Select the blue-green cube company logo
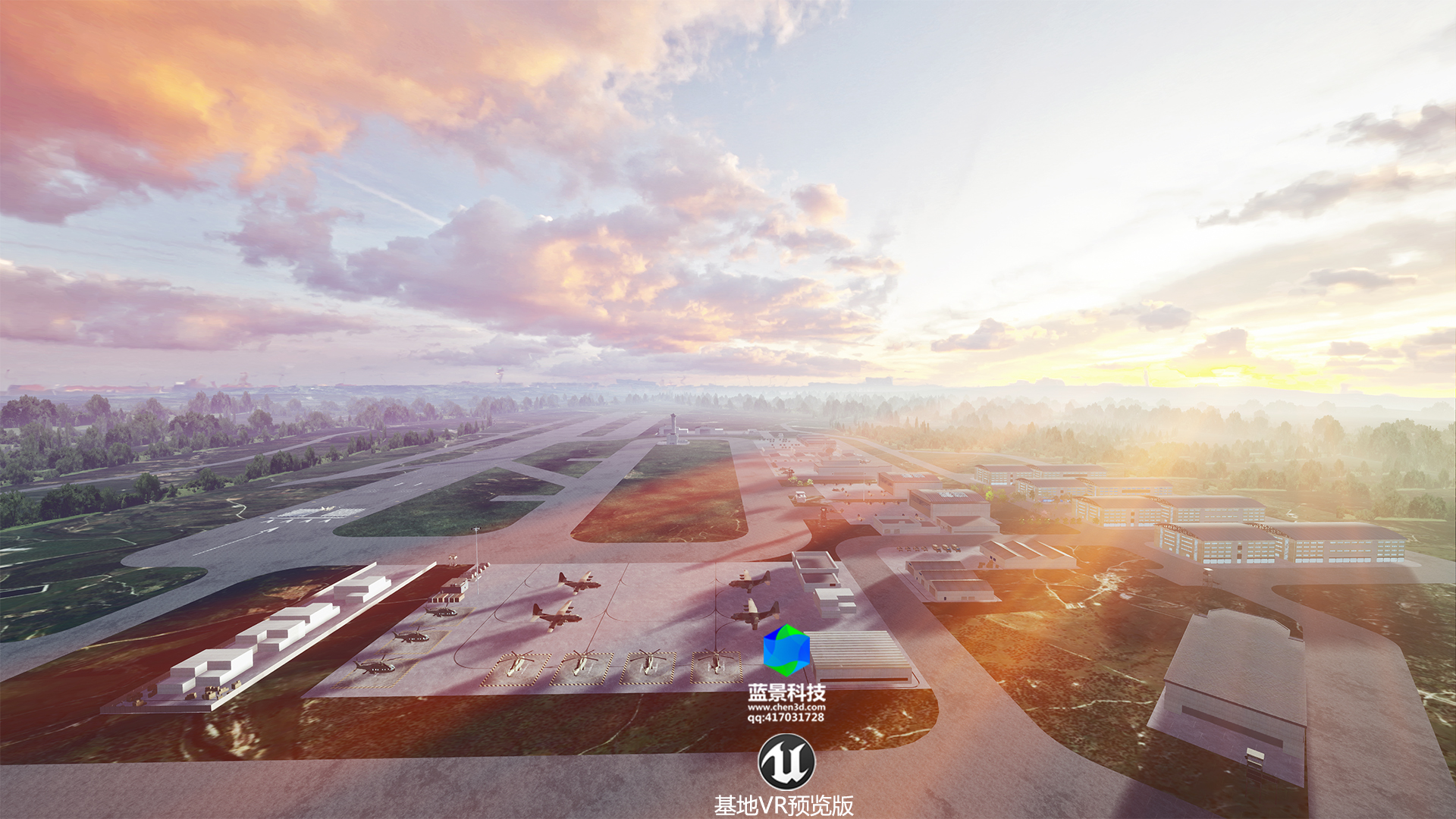The width and height of the screenshot is (1456, 819). coord(786,651)
